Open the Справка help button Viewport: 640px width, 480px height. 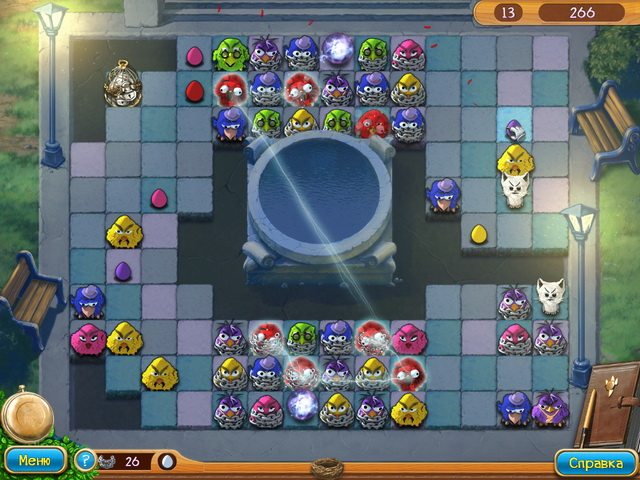(x=596, y=462)
